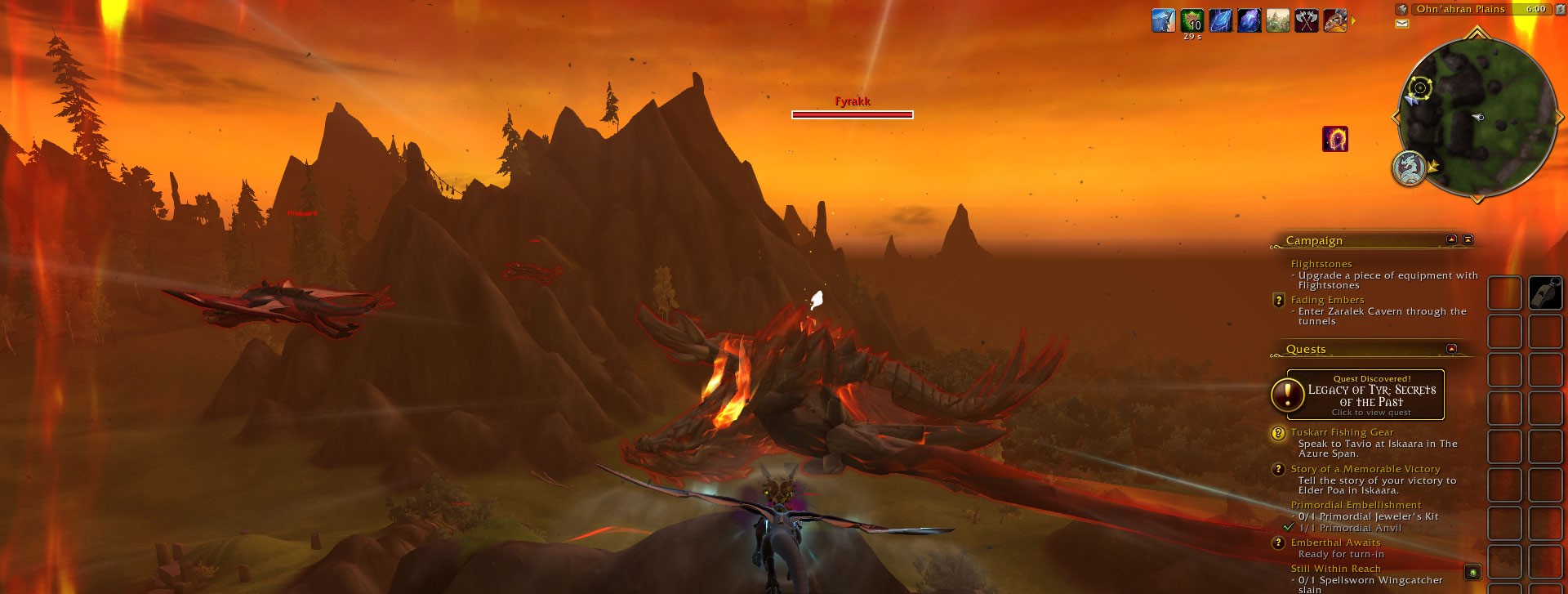
Task: Click the crossed axes buff icon
Action: (1306, 20)
